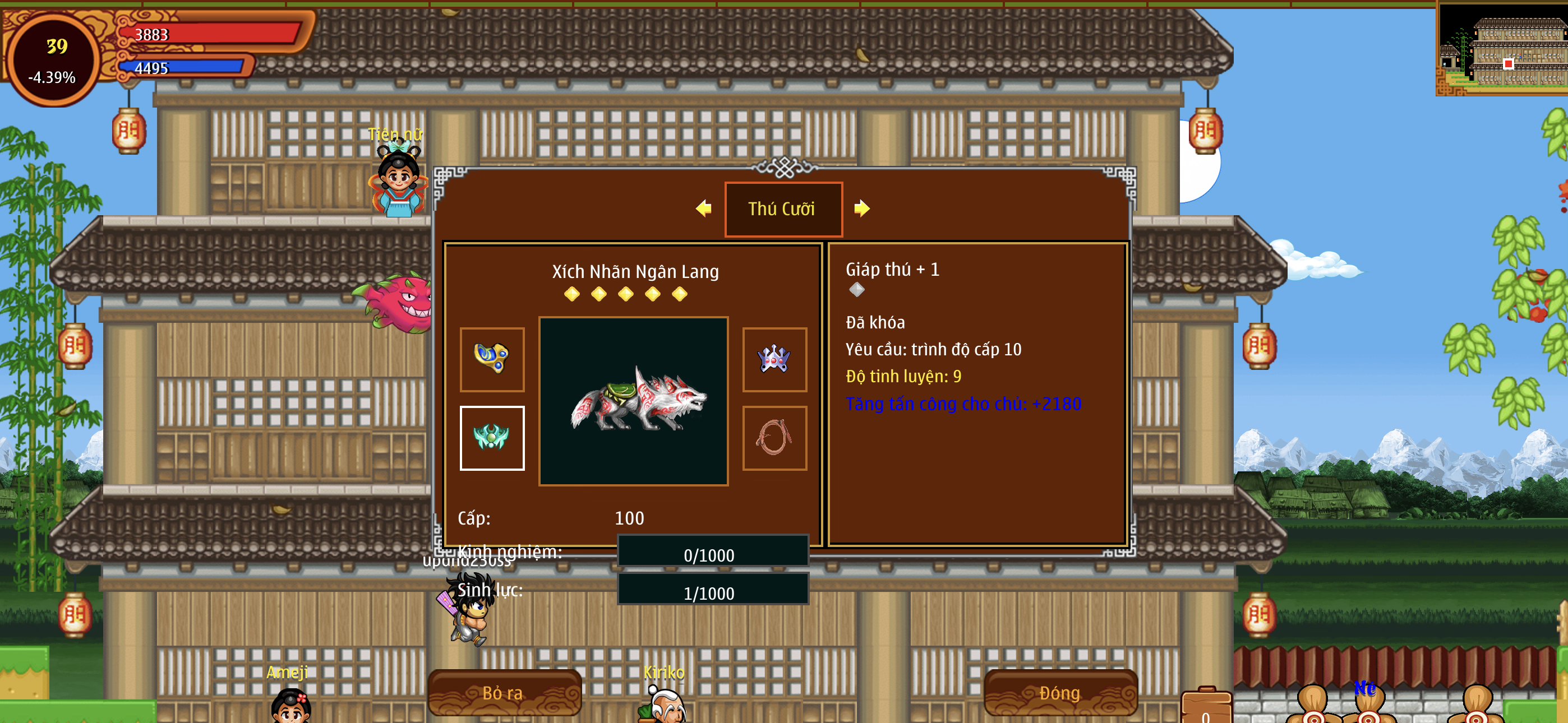
Task: Open the minimap
Action: point(1502,49)
